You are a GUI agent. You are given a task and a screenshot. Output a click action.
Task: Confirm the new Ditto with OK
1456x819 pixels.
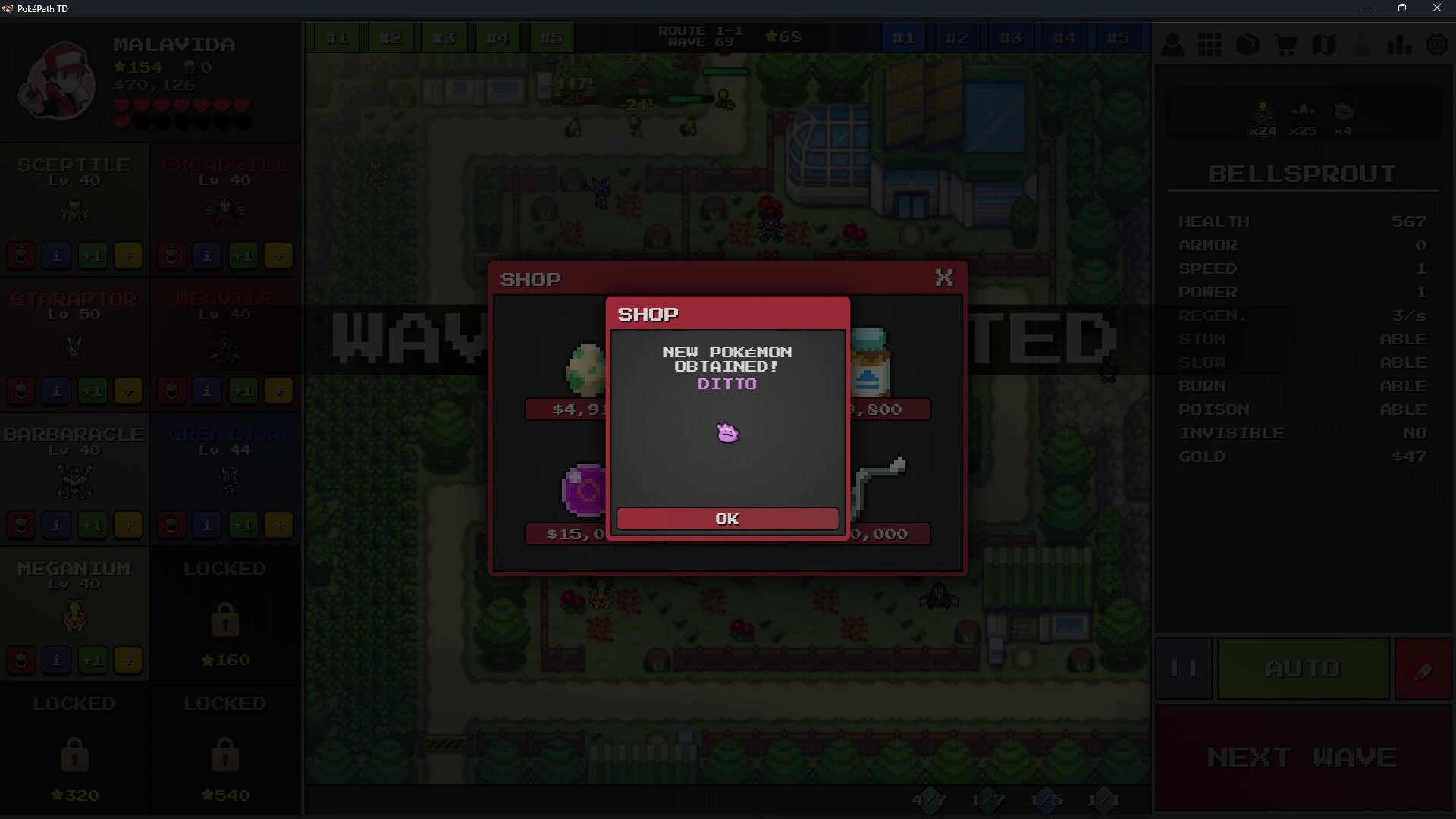pyautogui.click(x=727, y=519)
